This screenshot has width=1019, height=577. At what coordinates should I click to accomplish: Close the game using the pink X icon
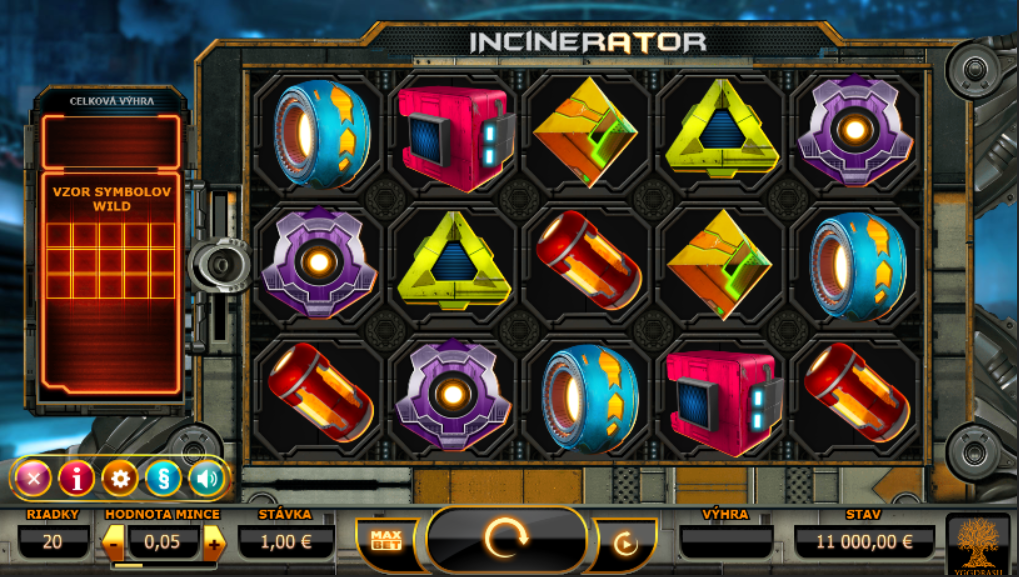[x=33, y=478]
